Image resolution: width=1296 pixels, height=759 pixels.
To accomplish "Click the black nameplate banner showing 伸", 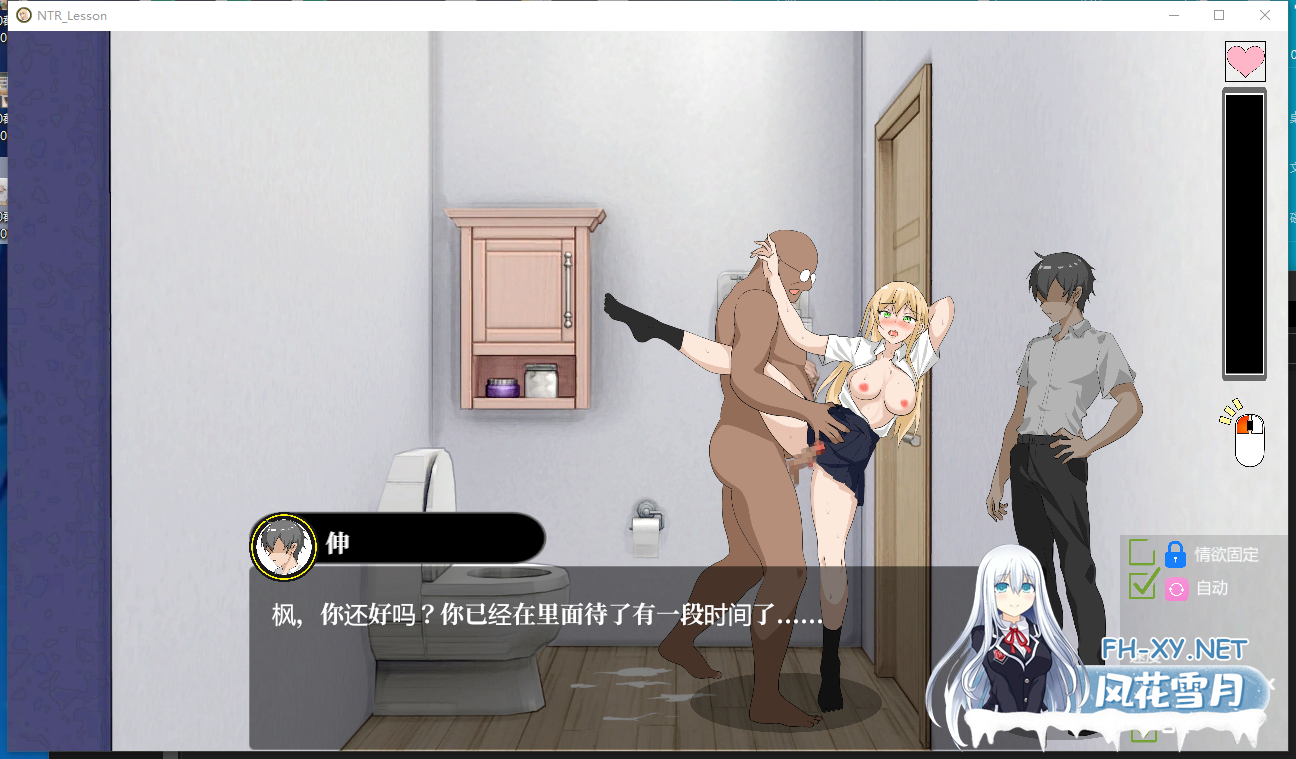I will pyautogui.click(x=430, y=538).
